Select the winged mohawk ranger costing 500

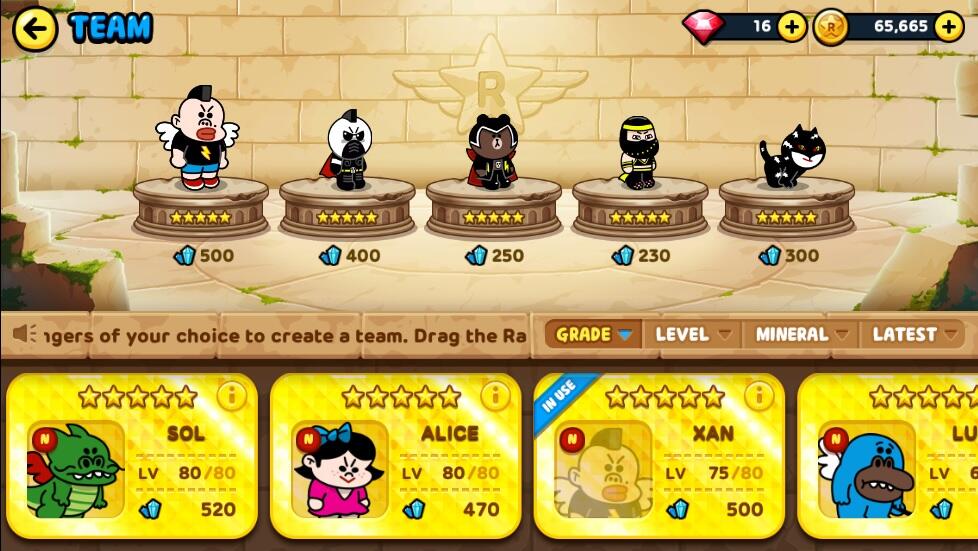199,142
